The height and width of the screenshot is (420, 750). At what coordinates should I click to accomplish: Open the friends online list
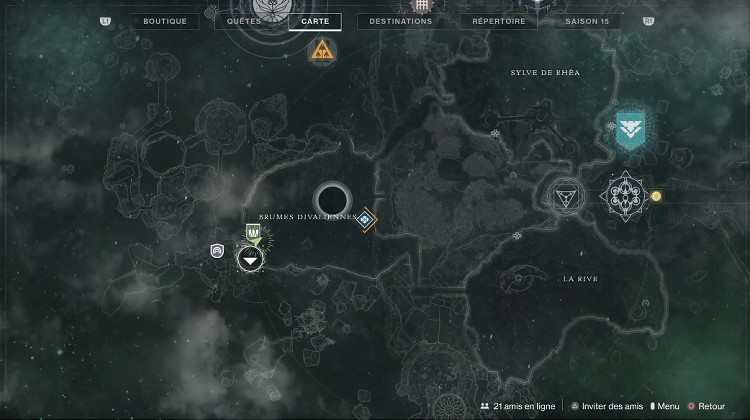(517, 407)
